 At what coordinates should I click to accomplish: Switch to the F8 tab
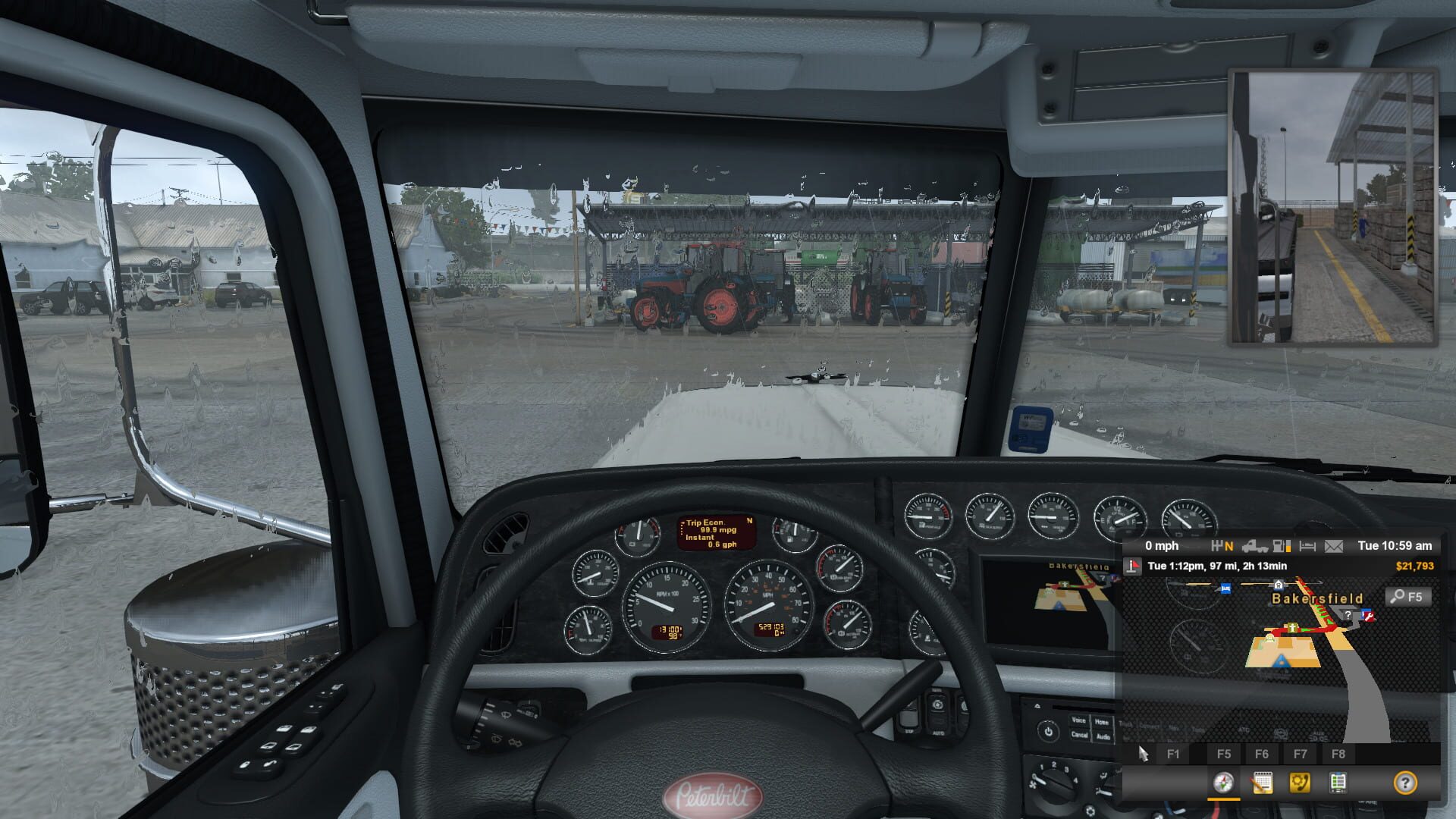1338,754
